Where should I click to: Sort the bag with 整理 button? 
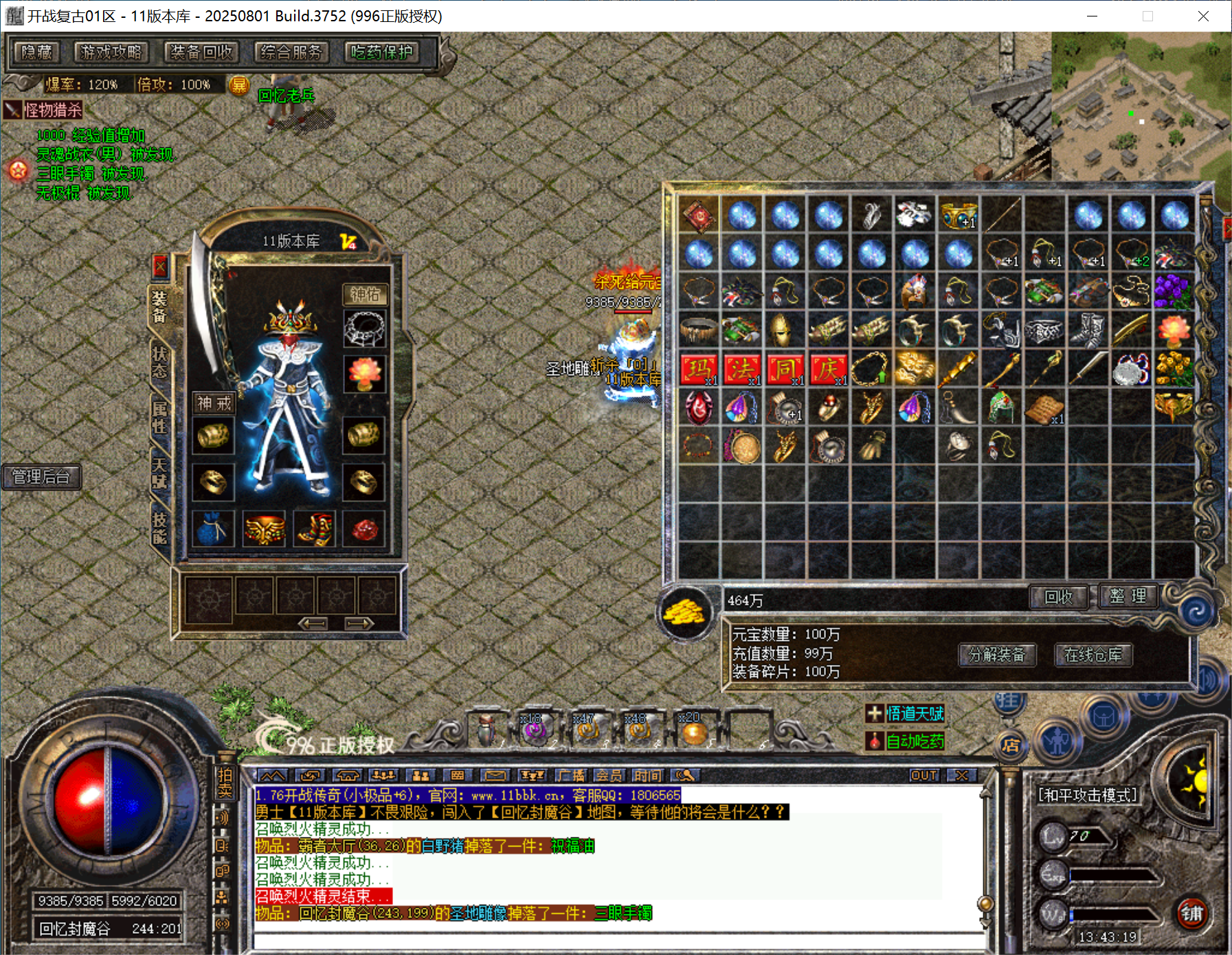[x=1128, y=596]
